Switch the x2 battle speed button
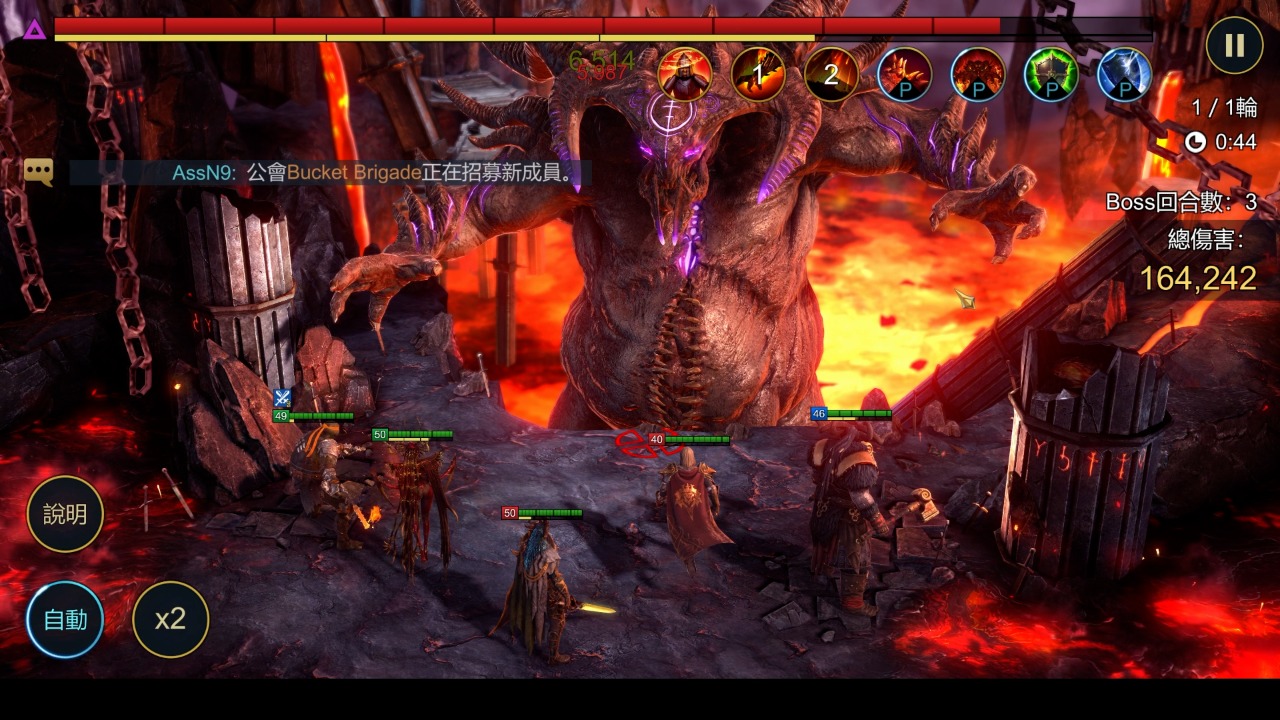Image resolution: width=1280 pixels, height=720 pixels. (x=171, y=620)
